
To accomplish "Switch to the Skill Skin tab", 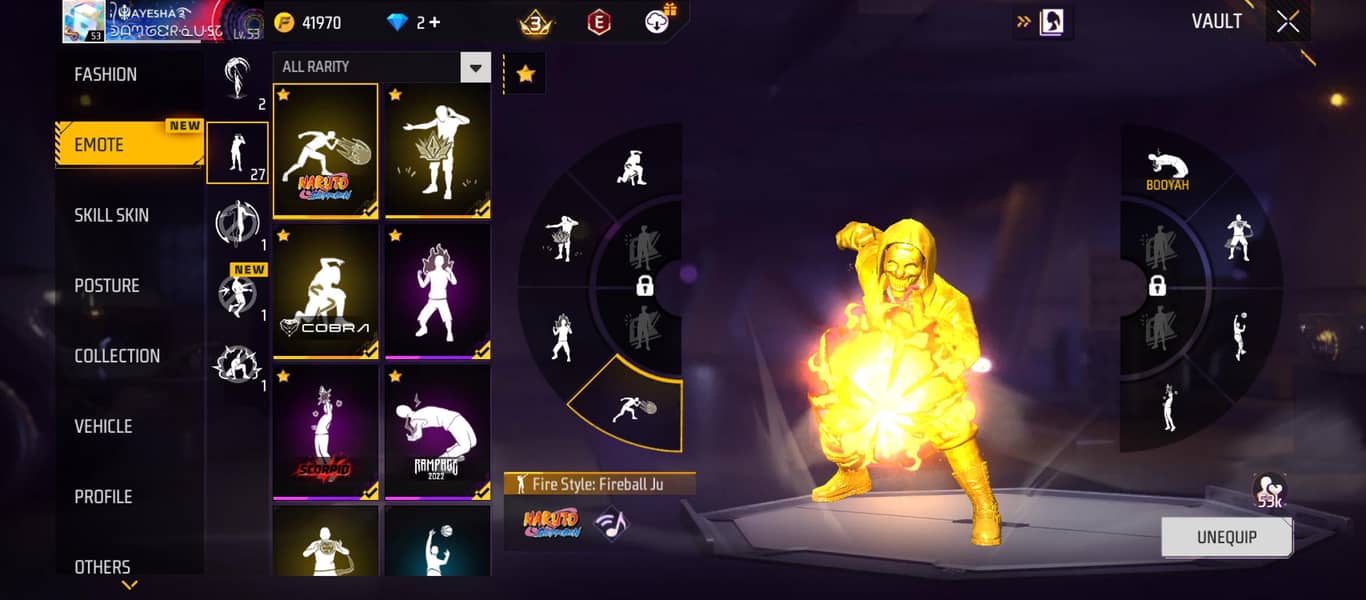I will pyautogui.click(x=111, y=215).
